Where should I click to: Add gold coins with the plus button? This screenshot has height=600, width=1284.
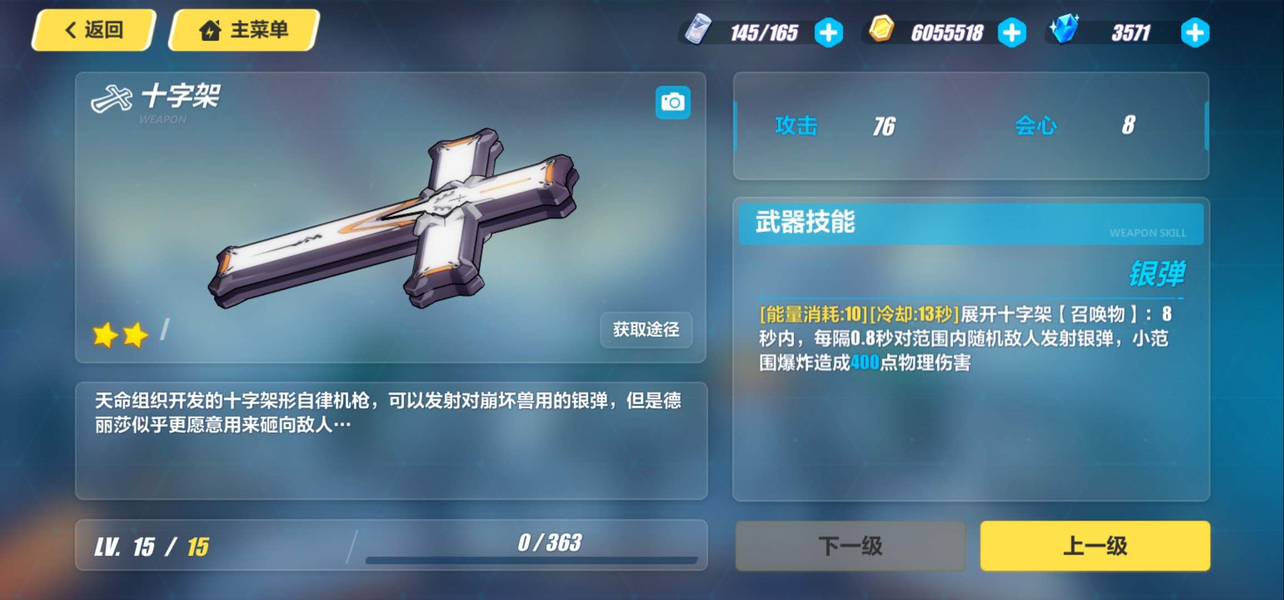pyautogui.click(x=1012, y=33)
